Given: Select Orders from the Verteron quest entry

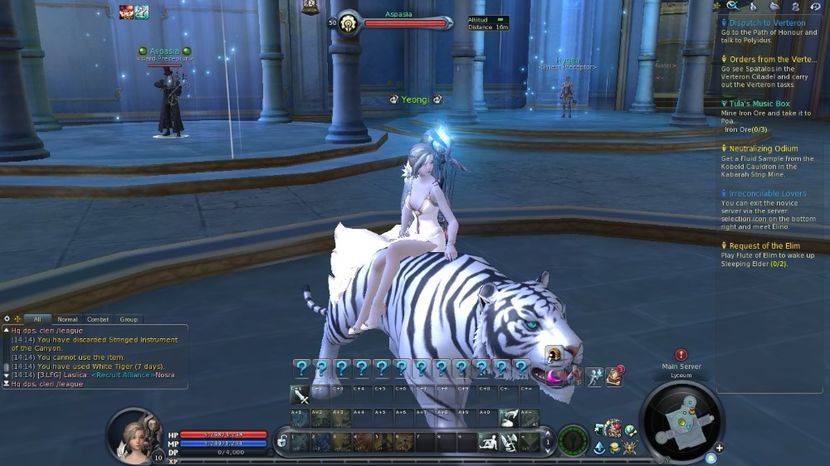Looking at the screenshot, I should (x=769, y=59).
